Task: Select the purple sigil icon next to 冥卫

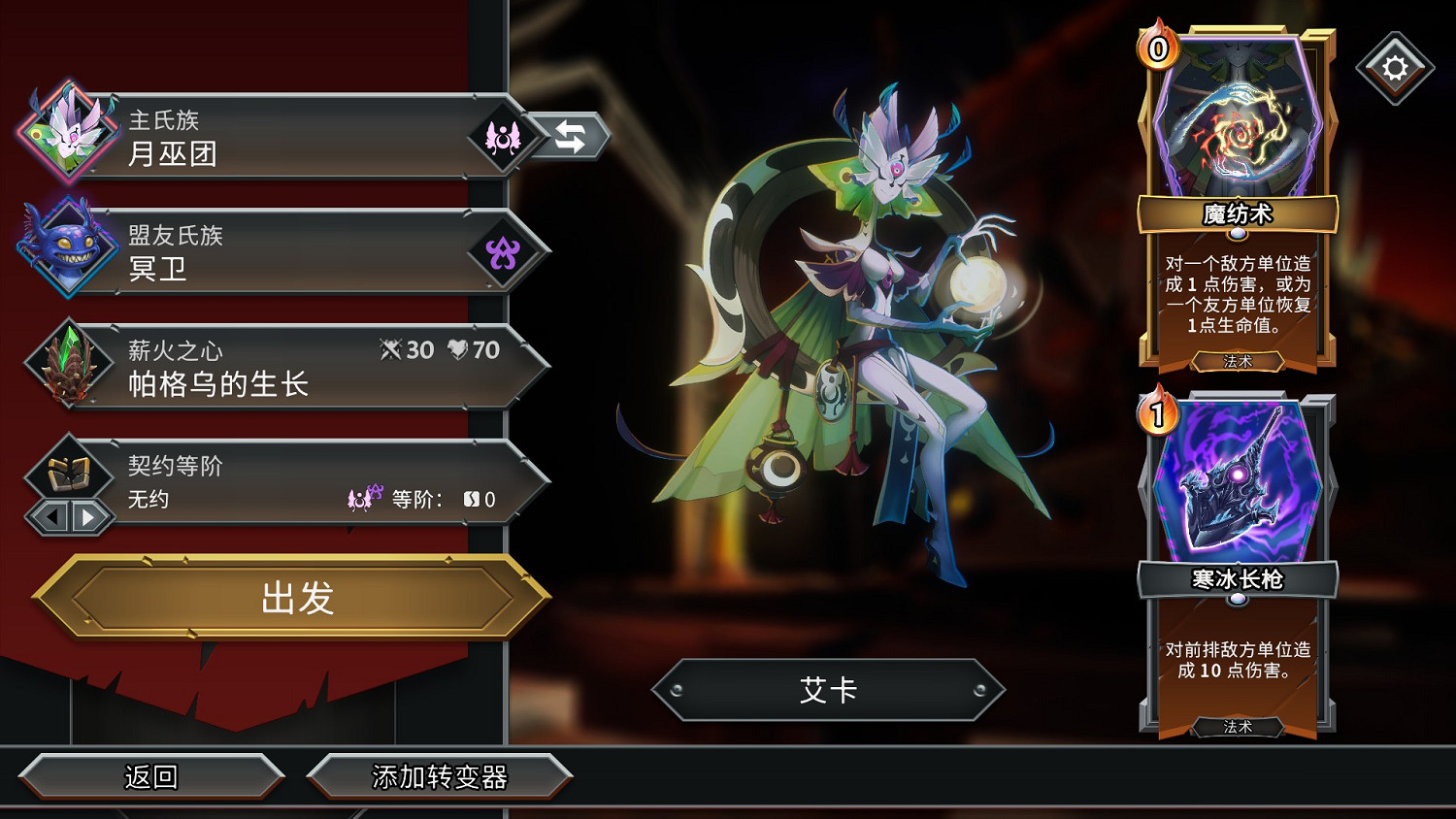Action: pyautogui.click(x=506, y=250)
